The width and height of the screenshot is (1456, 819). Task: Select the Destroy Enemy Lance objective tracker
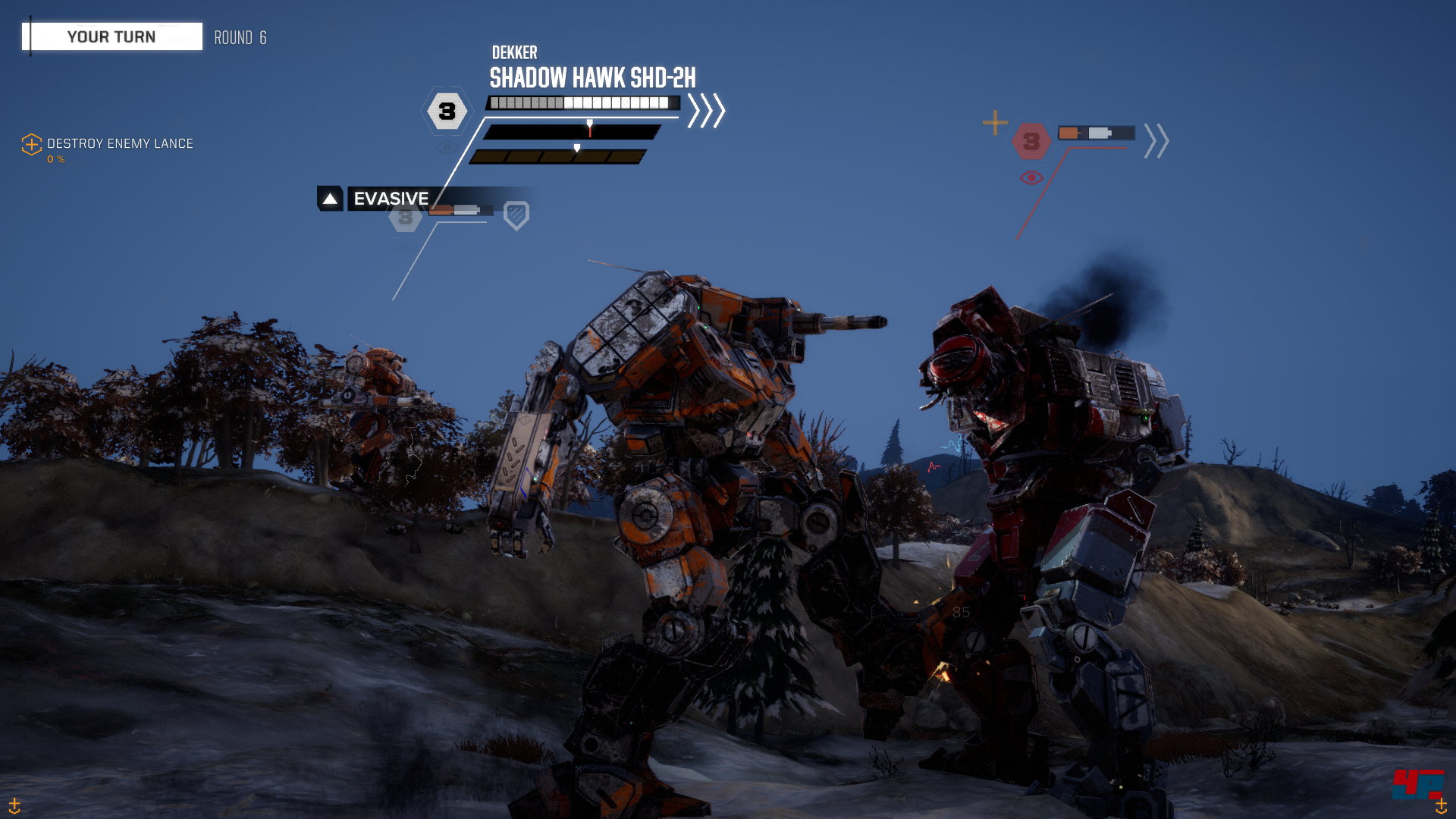(119, 144)
